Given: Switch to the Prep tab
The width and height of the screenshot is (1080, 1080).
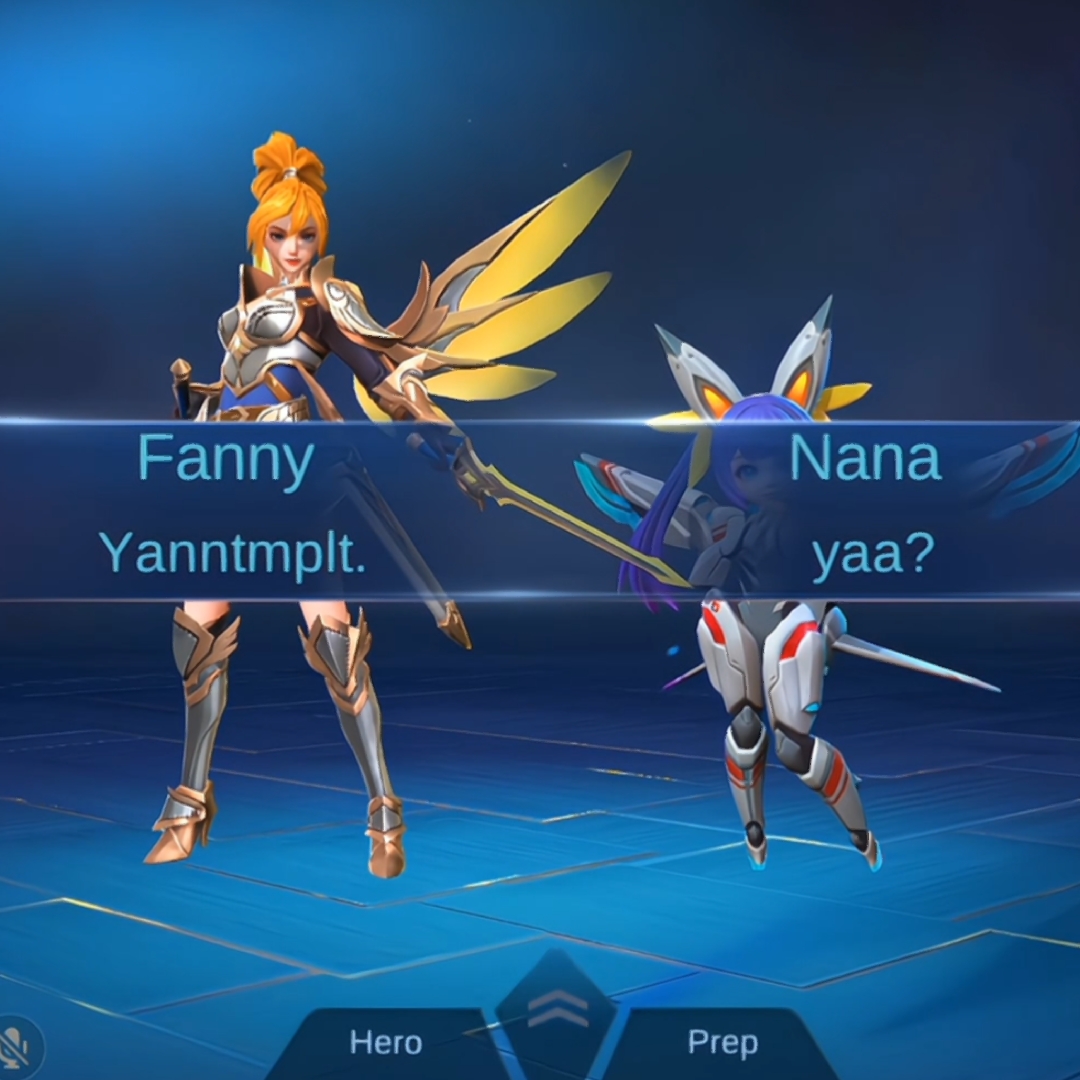Looking at the screenshot, I should coord(722,1044).
